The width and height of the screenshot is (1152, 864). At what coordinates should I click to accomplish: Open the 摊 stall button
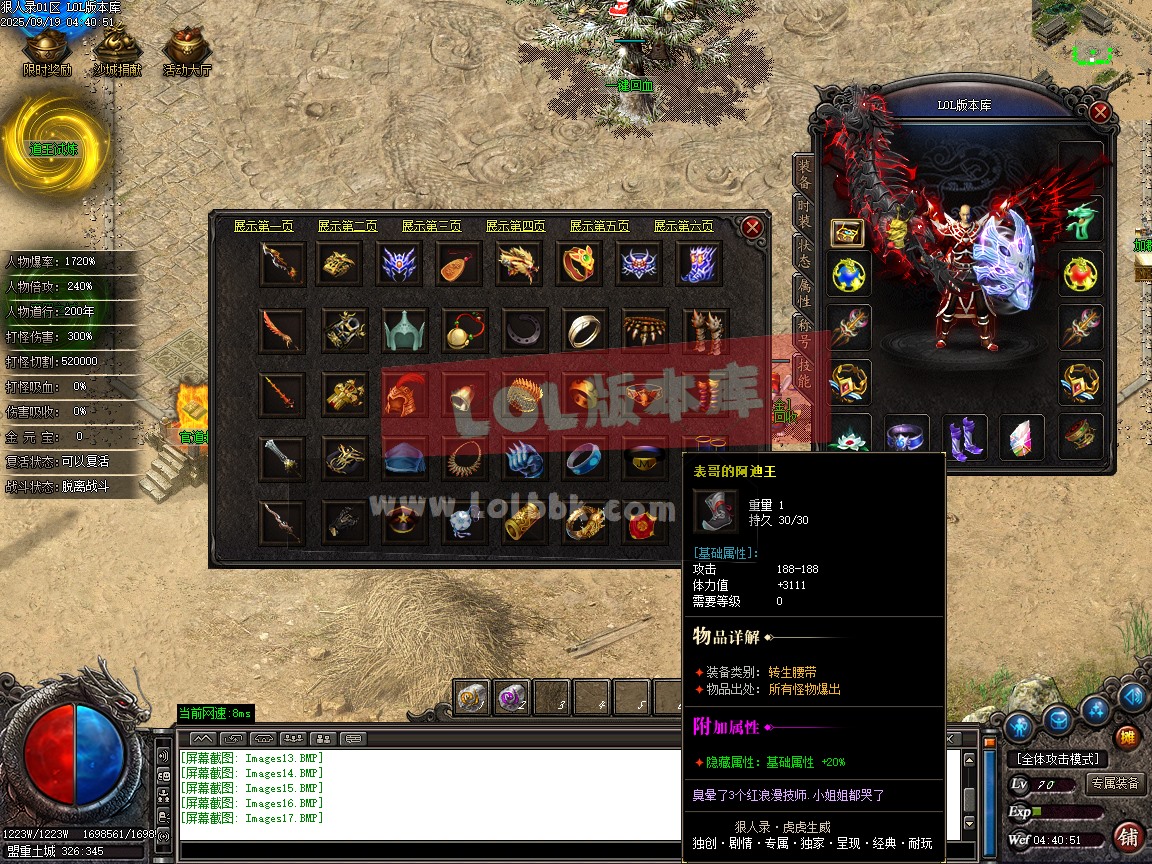click(1128, 738)
